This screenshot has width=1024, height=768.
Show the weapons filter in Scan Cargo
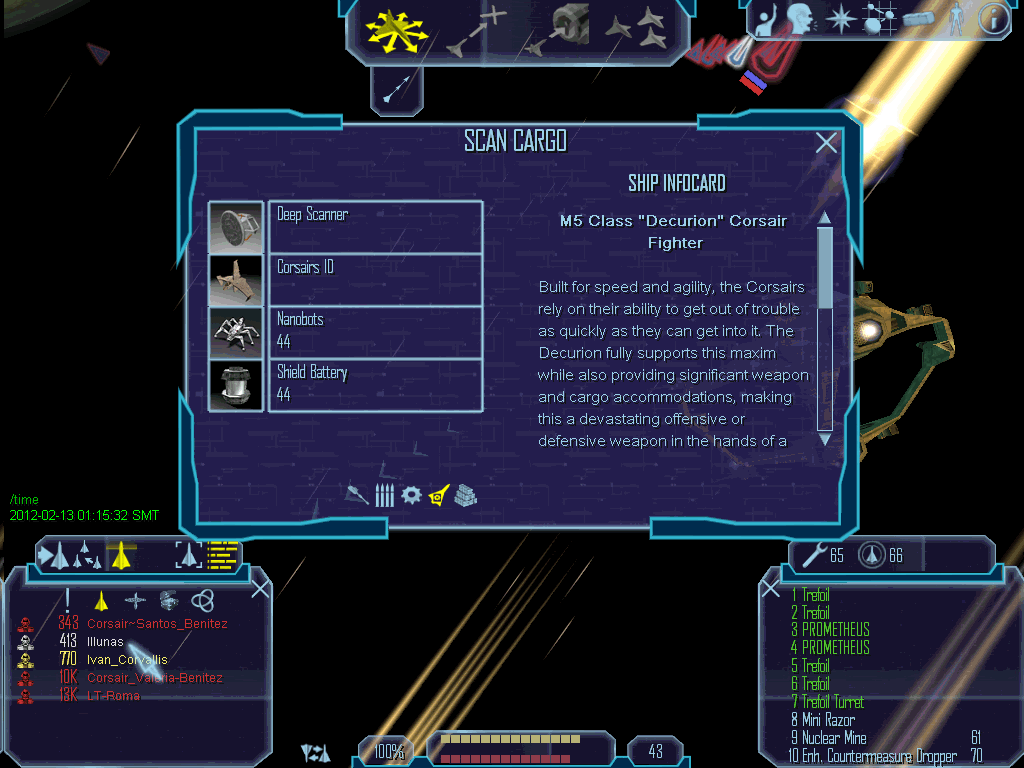click(357, 494)
